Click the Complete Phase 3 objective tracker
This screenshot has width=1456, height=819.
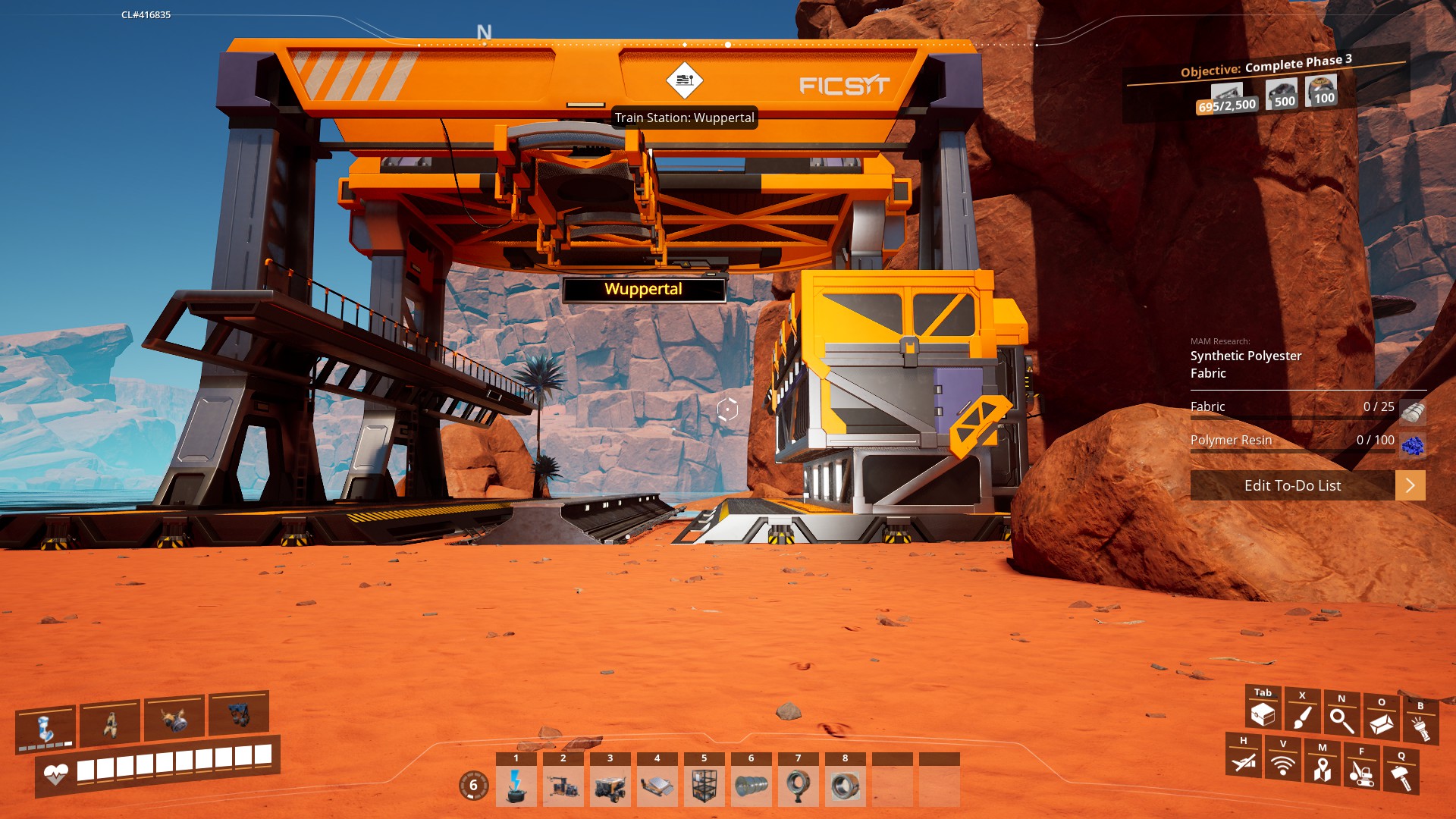pyautogui.click(x=1266, y=67)
